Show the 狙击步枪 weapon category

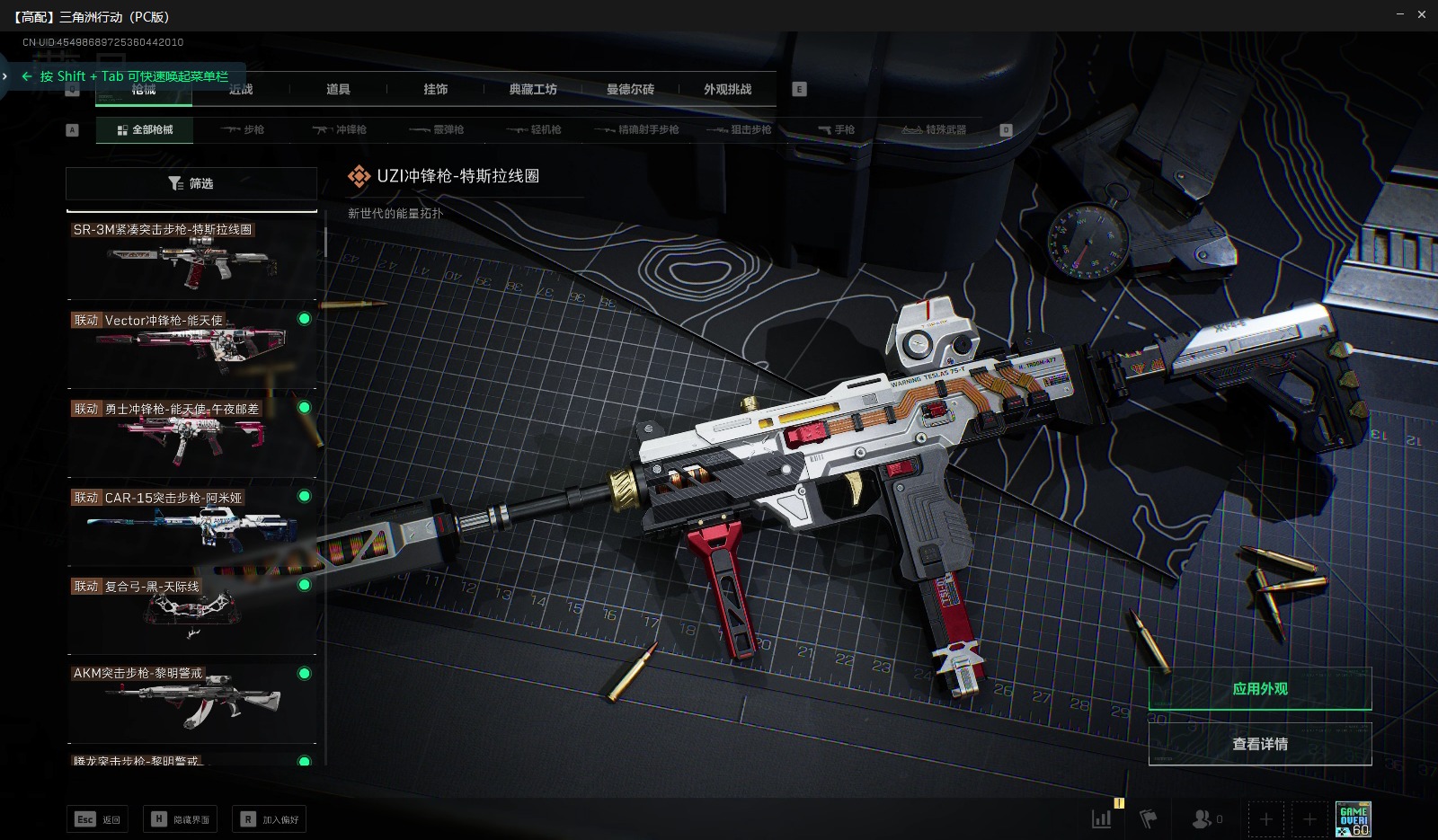coord(740,130)
